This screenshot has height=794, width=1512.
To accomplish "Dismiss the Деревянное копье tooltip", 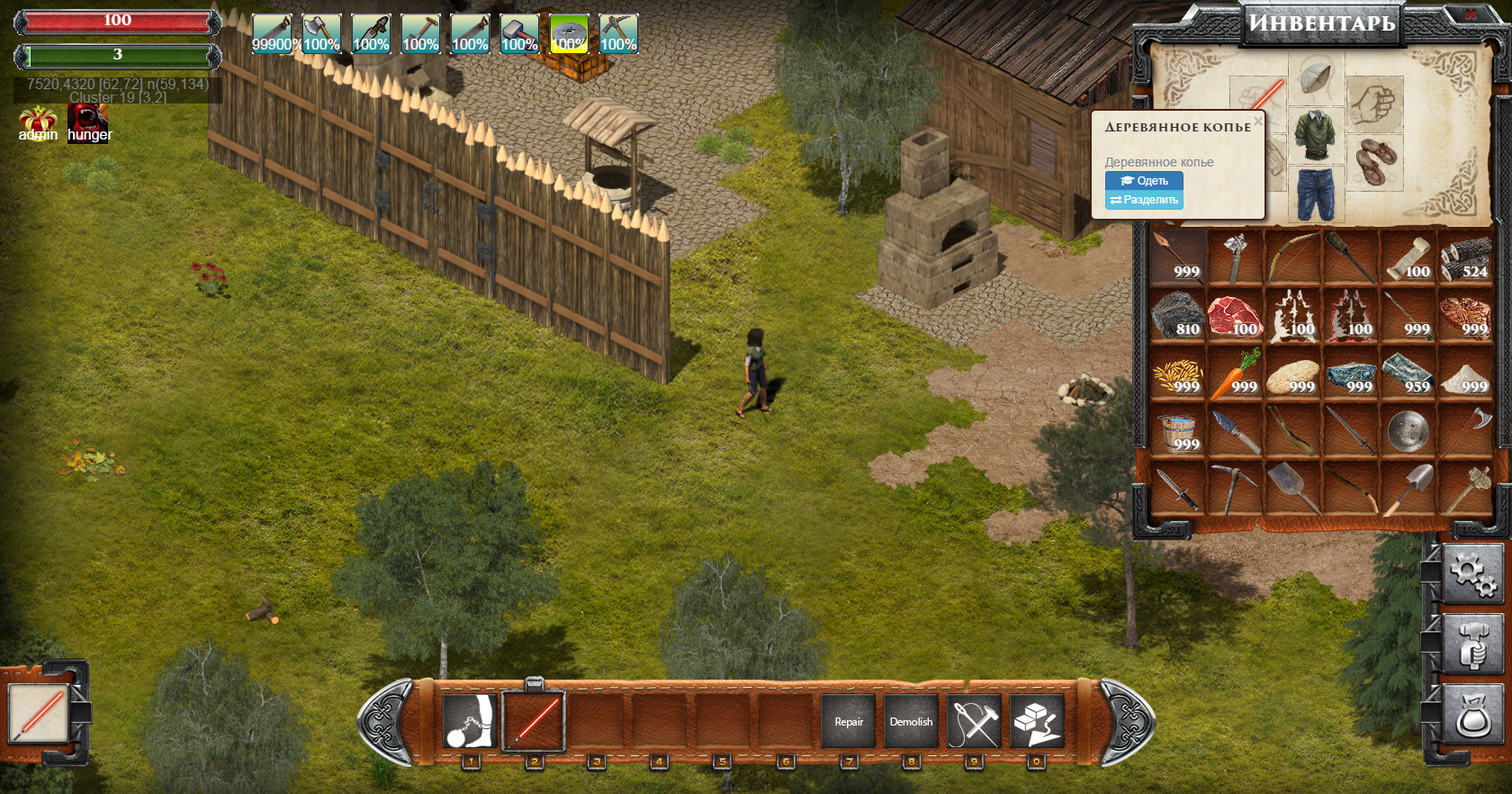I will pyautogui.click(x=1257, y=121).
